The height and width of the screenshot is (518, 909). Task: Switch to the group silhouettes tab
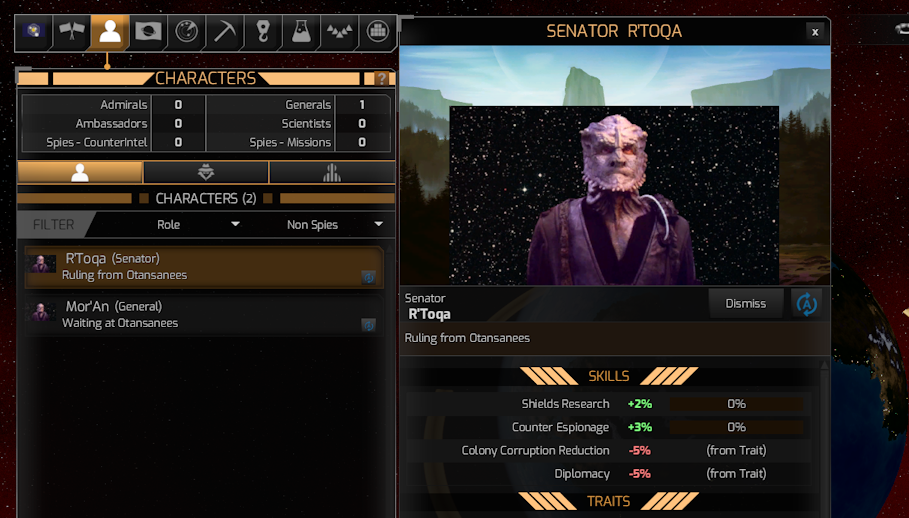[x=331, y=172]
